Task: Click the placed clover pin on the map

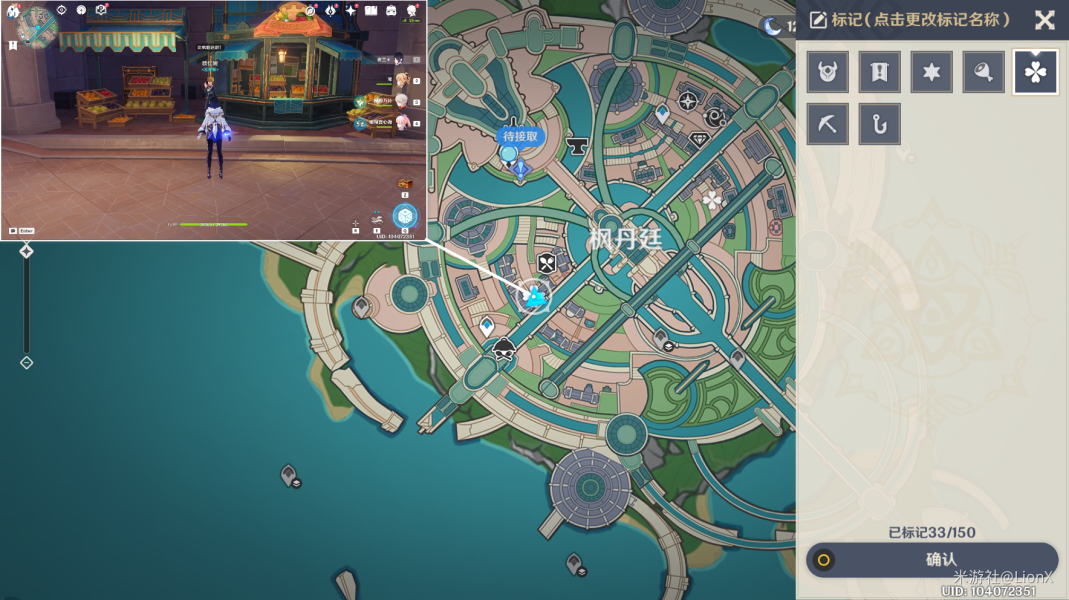Action: tap(712, 200)
